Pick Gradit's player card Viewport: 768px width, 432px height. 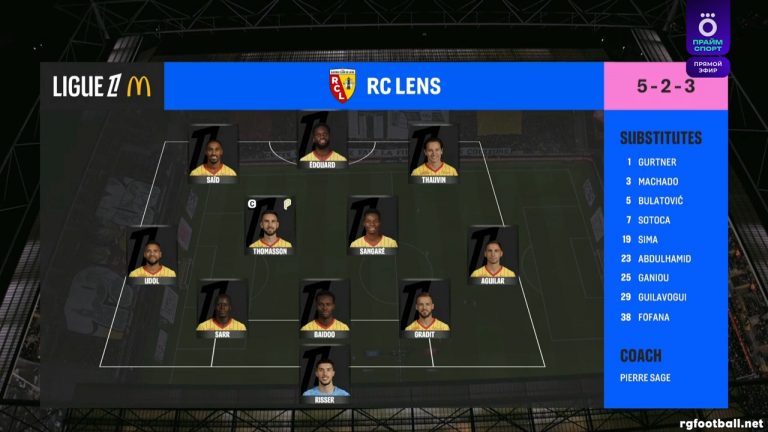pos(427,309)
